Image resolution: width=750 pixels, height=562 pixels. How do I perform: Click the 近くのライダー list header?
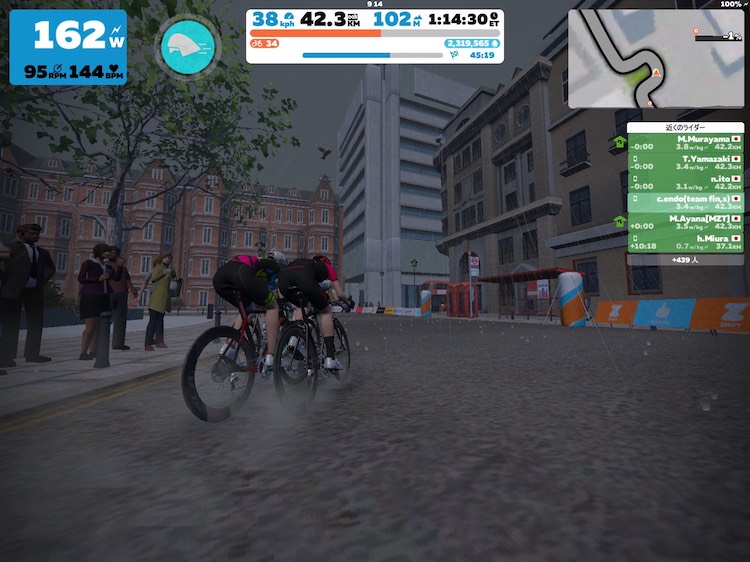point(685,128)
